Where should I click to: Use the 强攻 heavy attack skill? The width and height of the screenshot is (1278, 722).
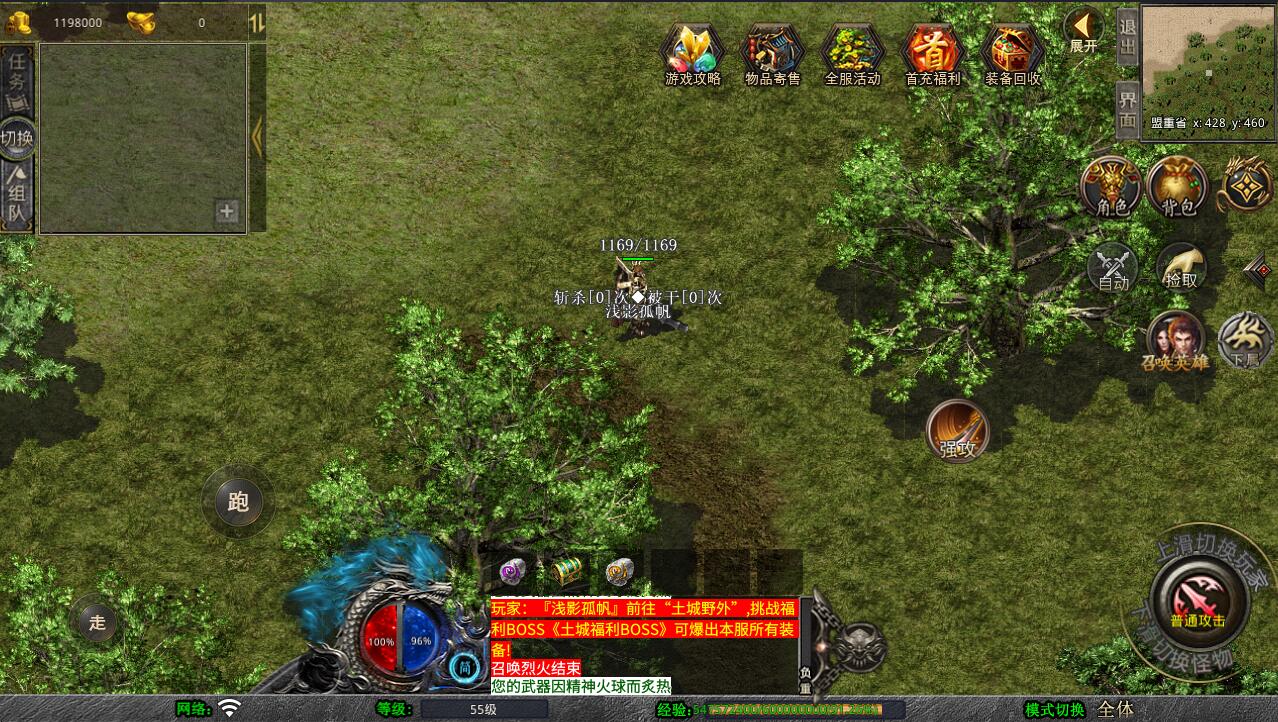pyautogui.click(x=957, y=431)
